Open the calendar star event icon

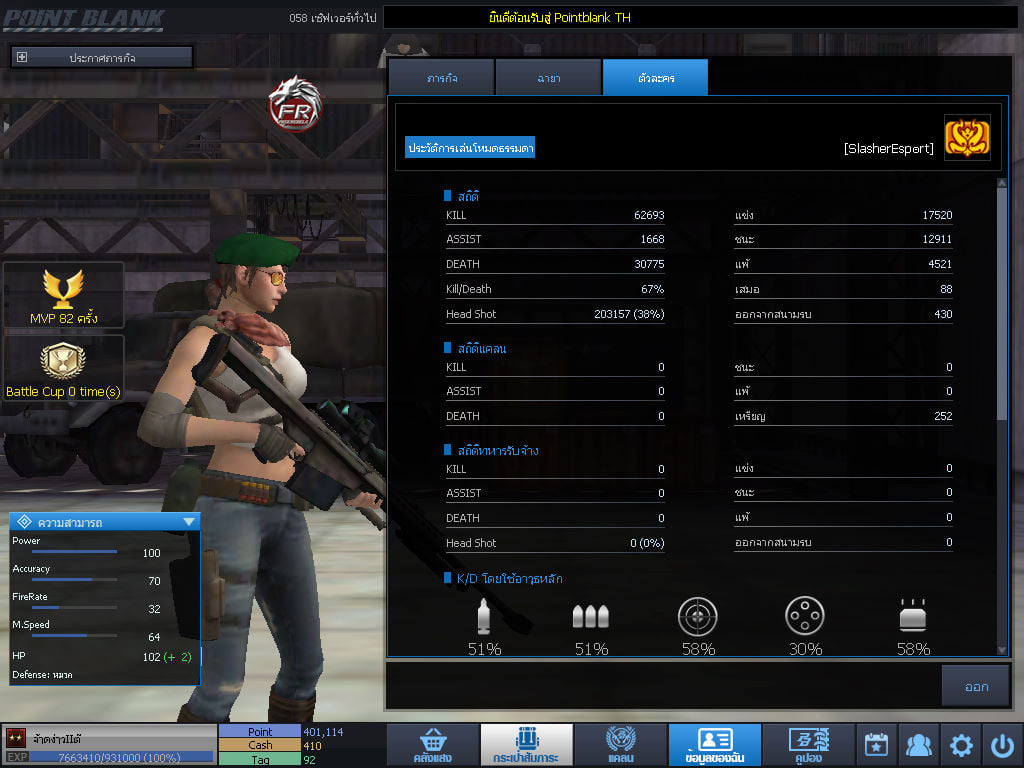click(876, 745)
